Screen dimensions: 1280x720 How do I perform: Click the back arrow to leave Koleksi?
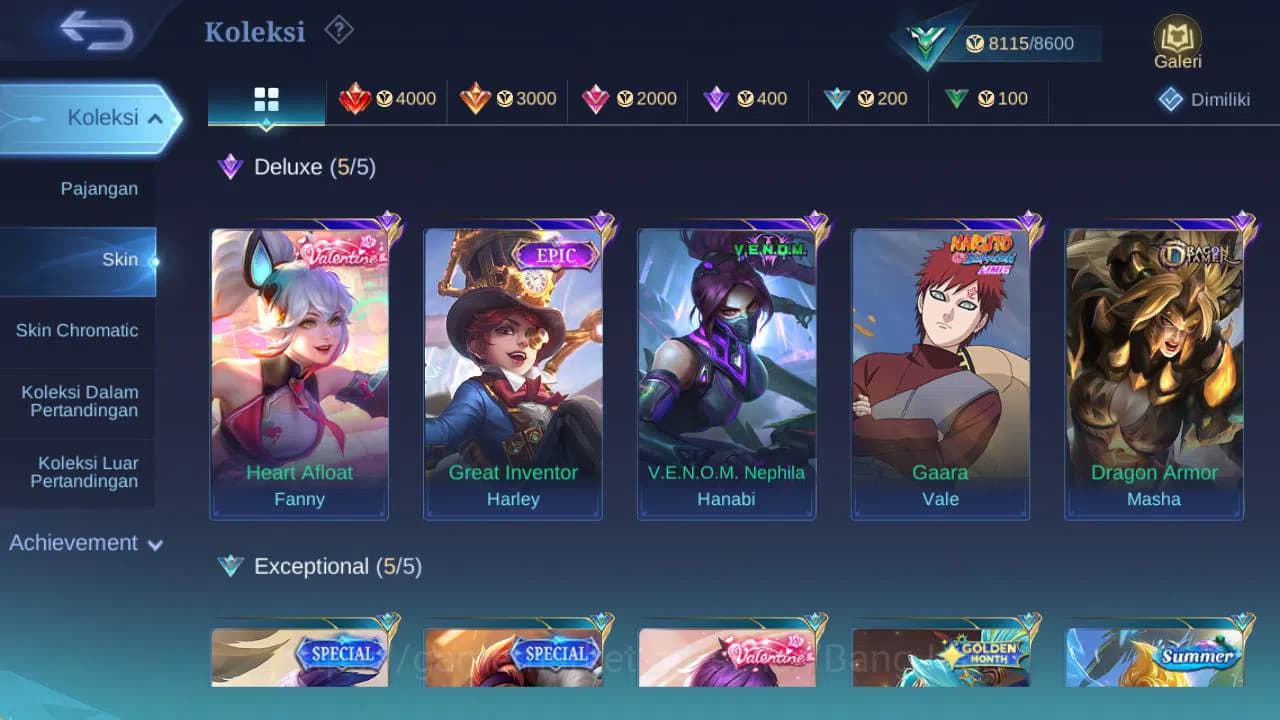pyautogui.click(x=97, y=31)
